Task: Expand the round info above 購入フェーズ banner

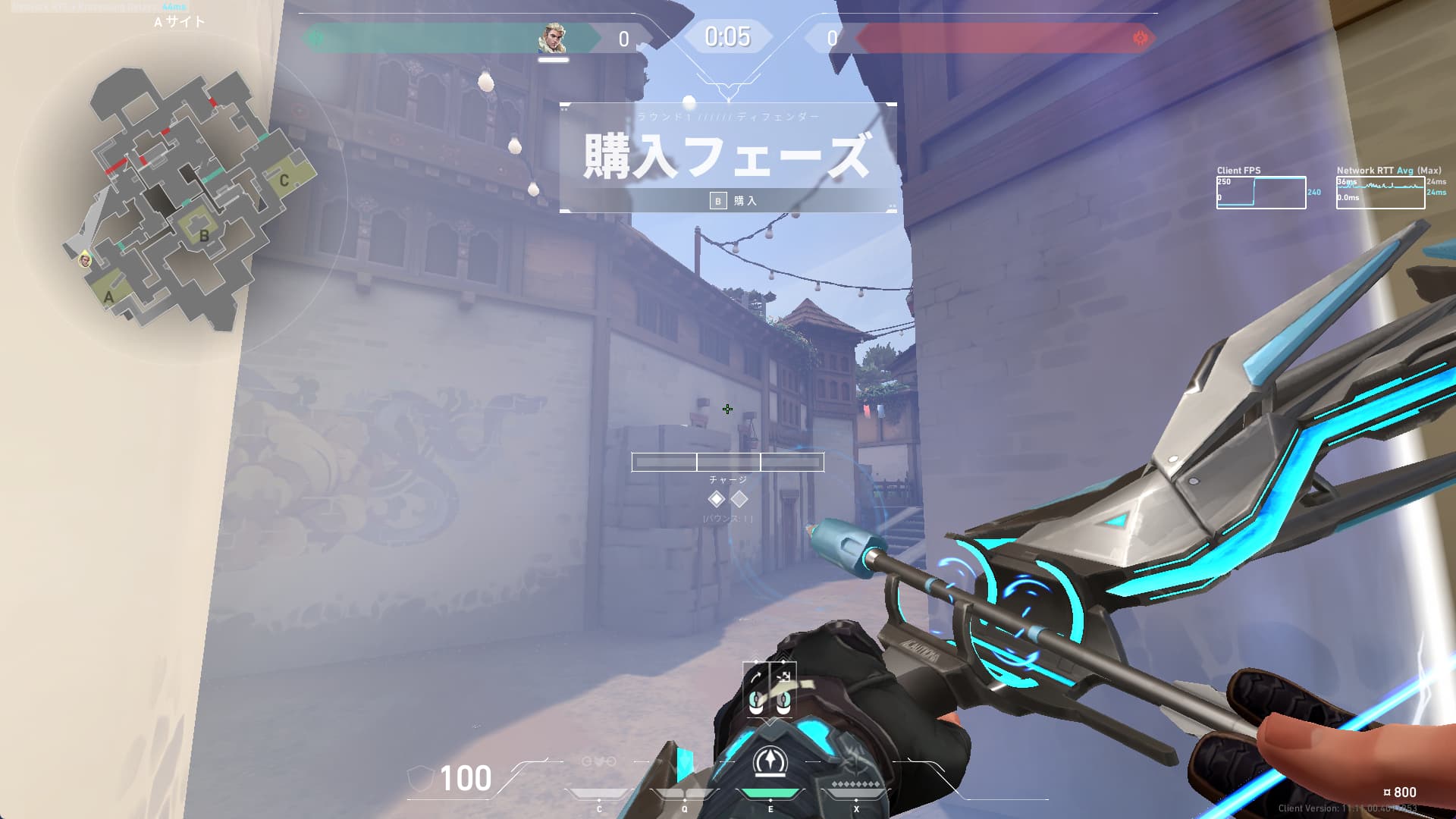Action: 728,116
